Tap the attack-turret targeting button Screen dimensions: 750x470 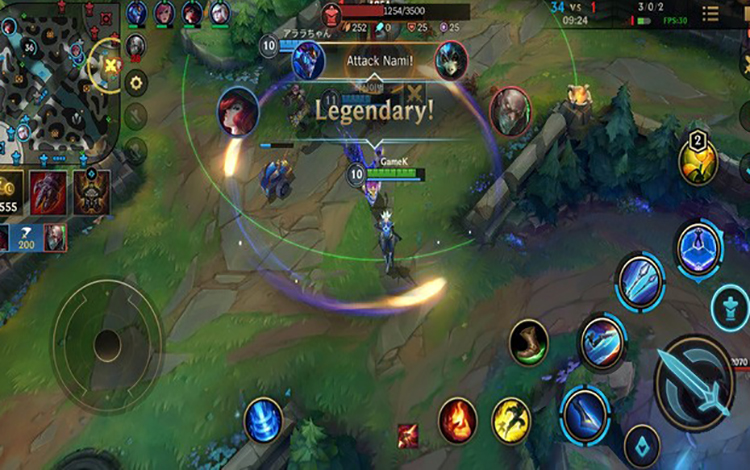tap(731, 307)
